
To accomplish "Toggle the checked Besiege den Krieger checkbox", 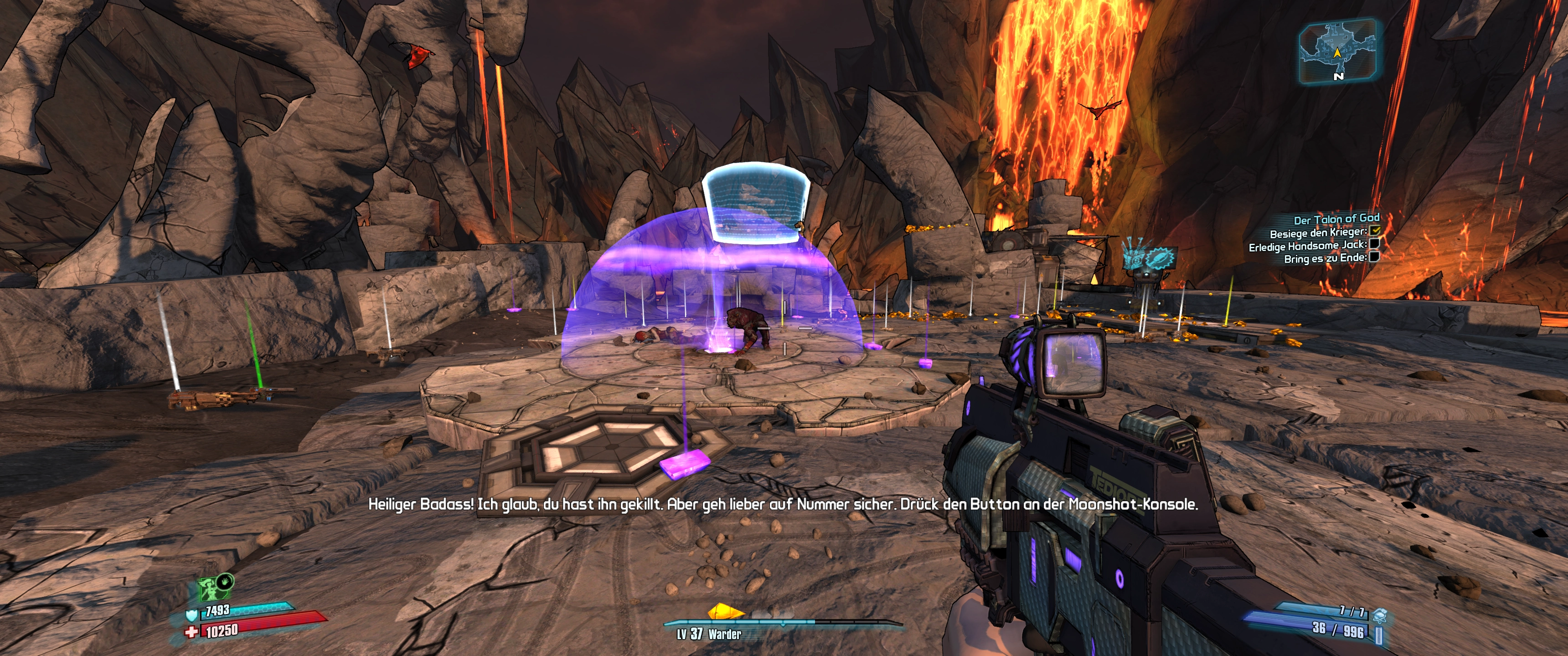I will click(1375, 231).
